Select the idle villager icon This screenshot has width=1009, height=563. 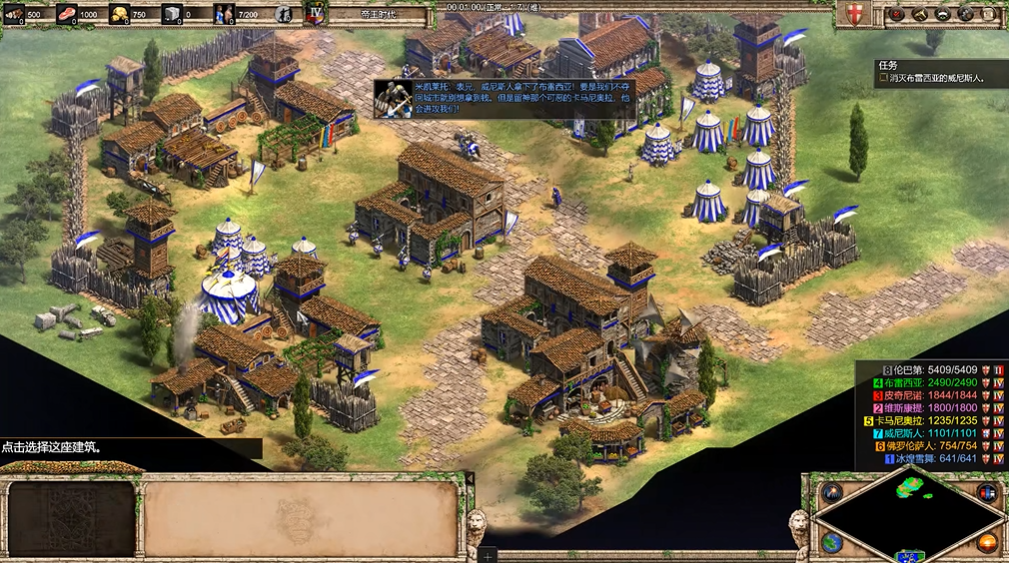click(x=284, y=15)
